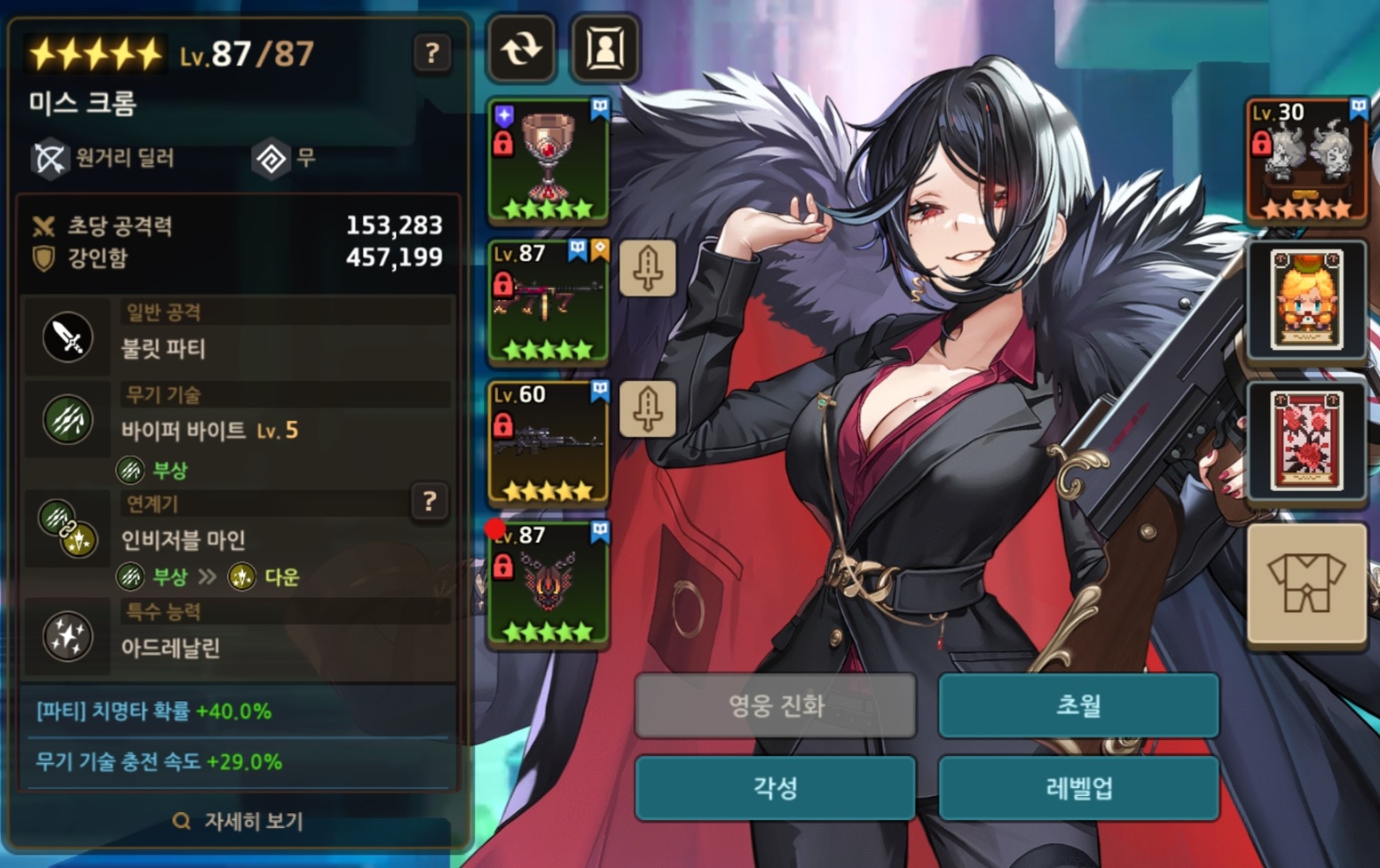Select the red goblet accessory slot
The image size is (1380, 868).
(548, 161)
